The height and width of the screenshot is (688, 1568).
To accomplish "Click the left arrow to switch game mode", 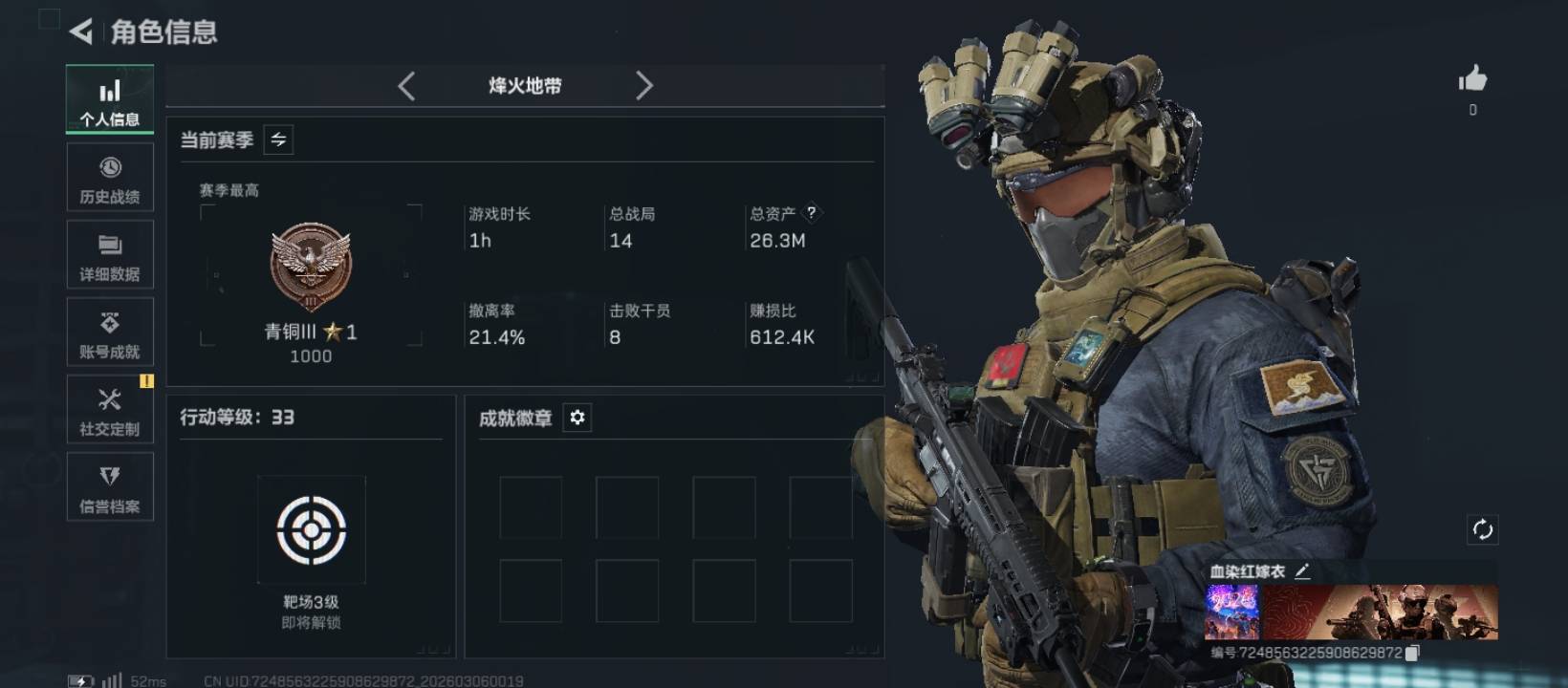I will coord(405,85).
